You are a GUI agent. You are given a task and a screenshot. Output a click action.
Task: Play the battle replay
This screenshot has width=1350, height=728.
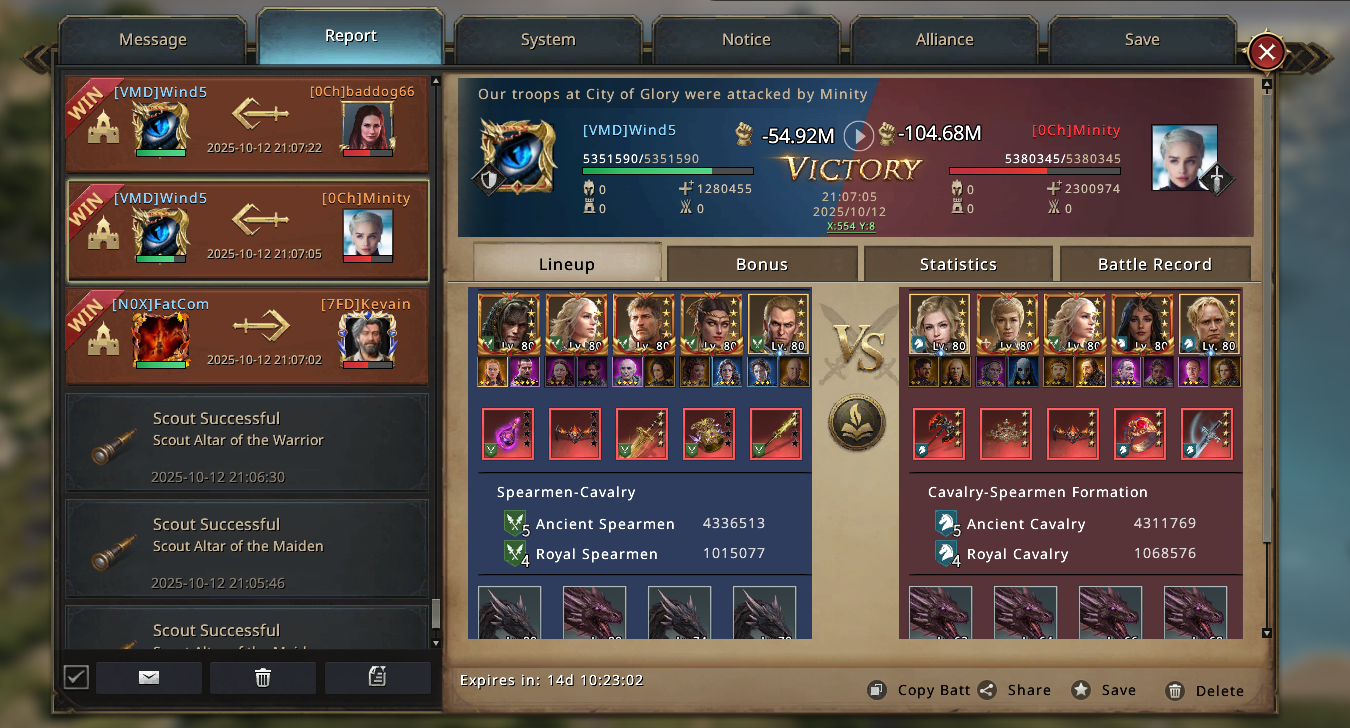pos(859,135)
